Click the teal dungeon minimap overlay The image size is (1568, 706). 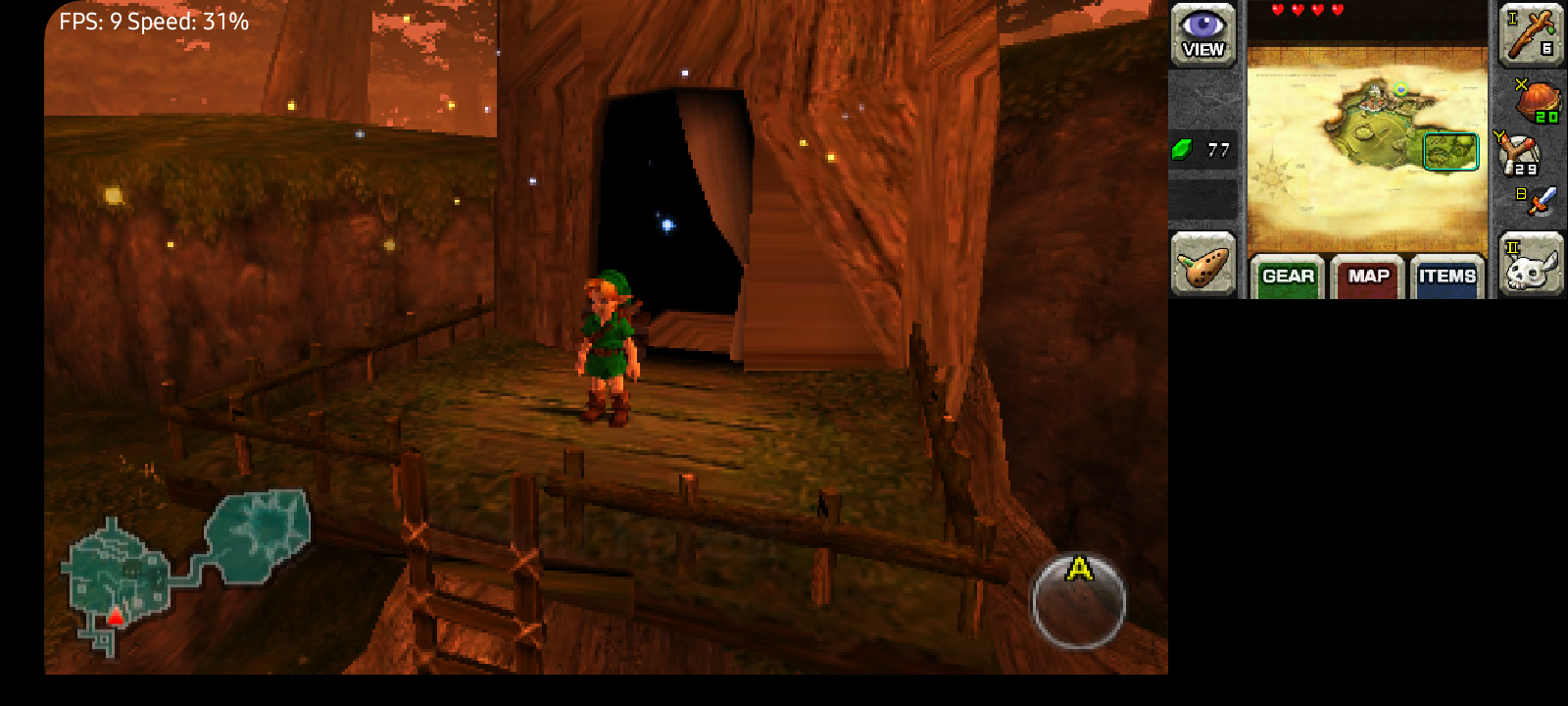[x=186, y=566]
